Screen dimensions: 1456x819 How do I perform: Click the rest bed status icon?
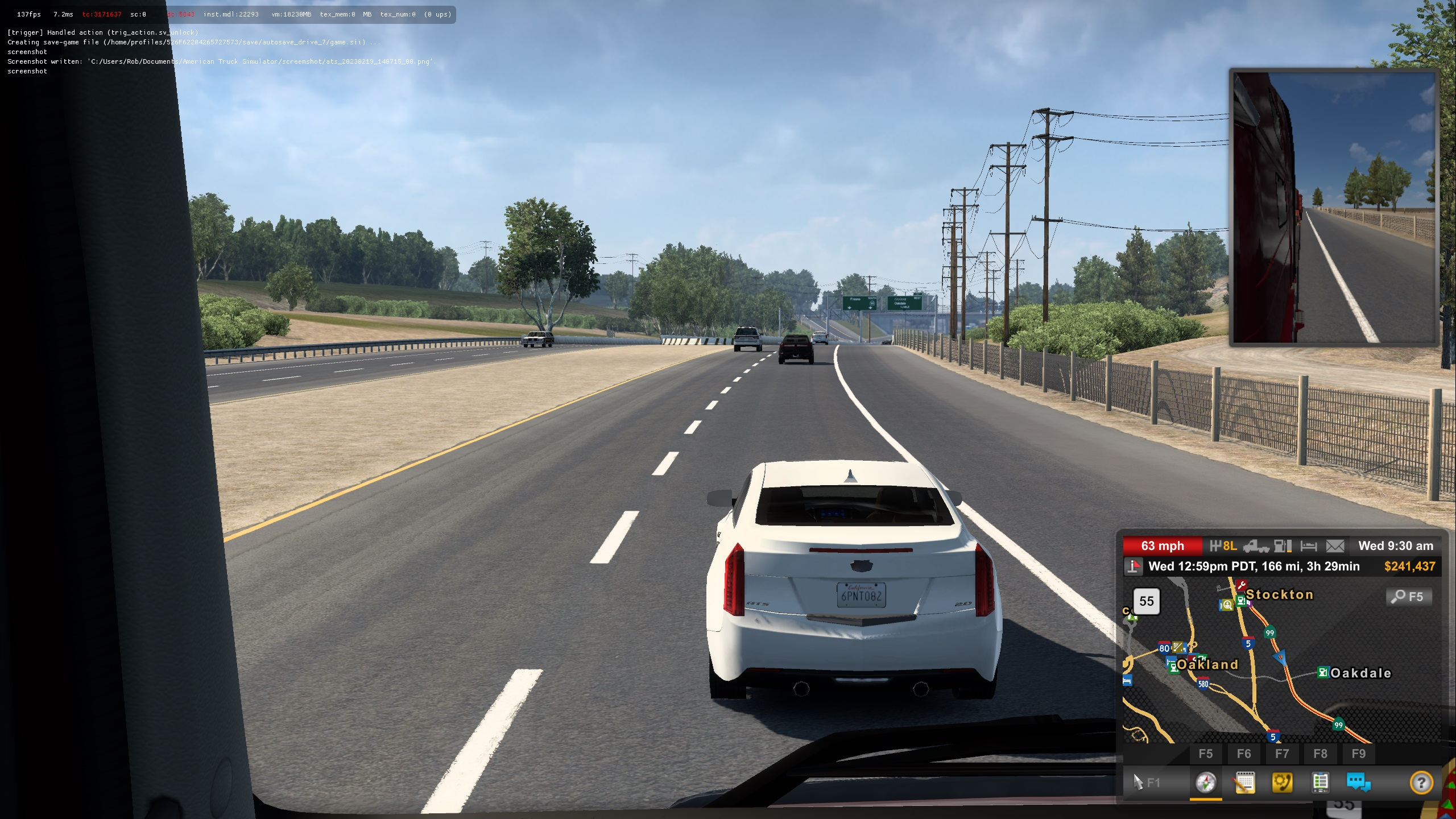(1309, 546)
